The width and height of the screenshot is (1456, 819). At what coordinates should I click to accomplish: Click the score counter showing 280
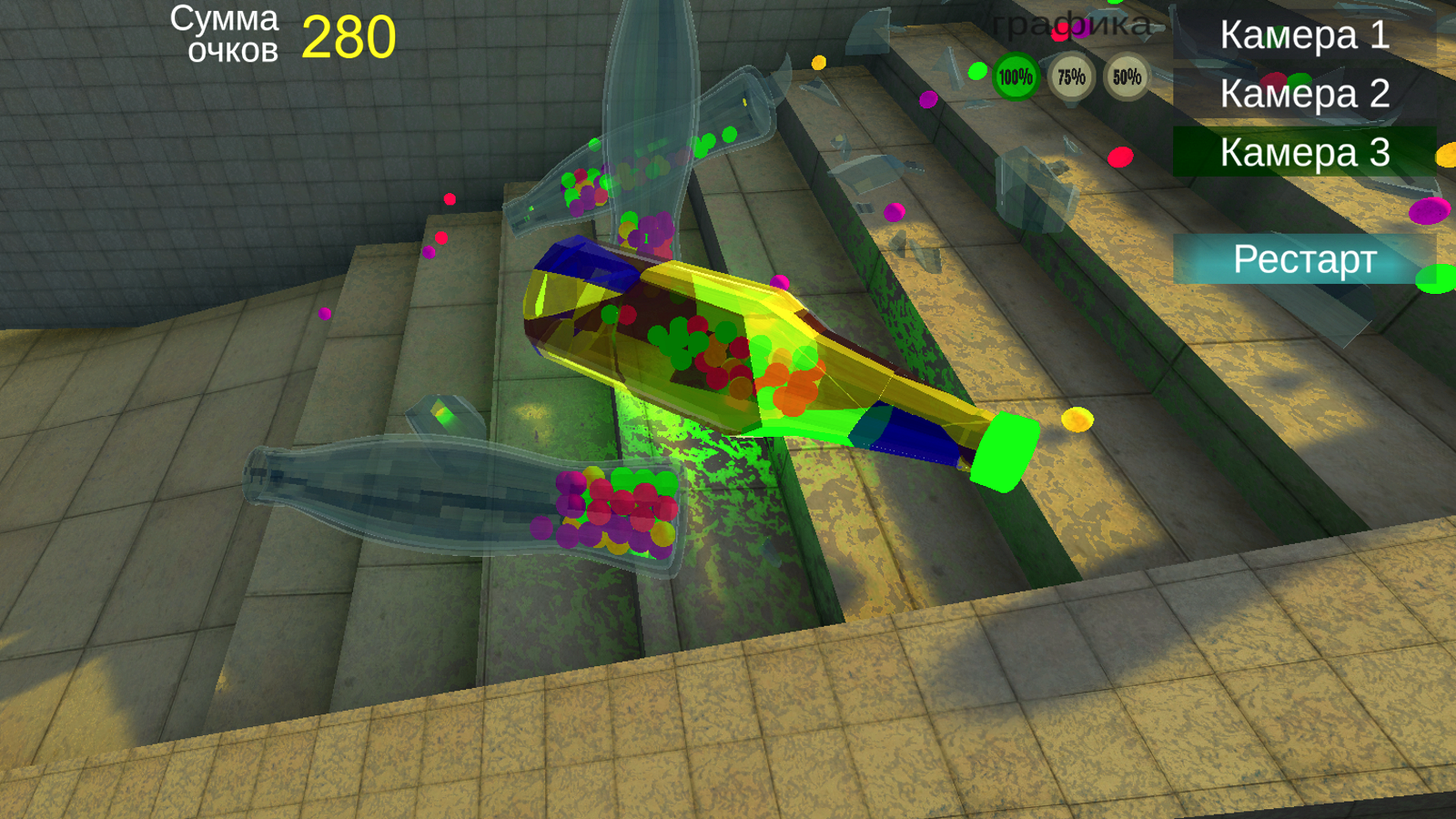349,36
